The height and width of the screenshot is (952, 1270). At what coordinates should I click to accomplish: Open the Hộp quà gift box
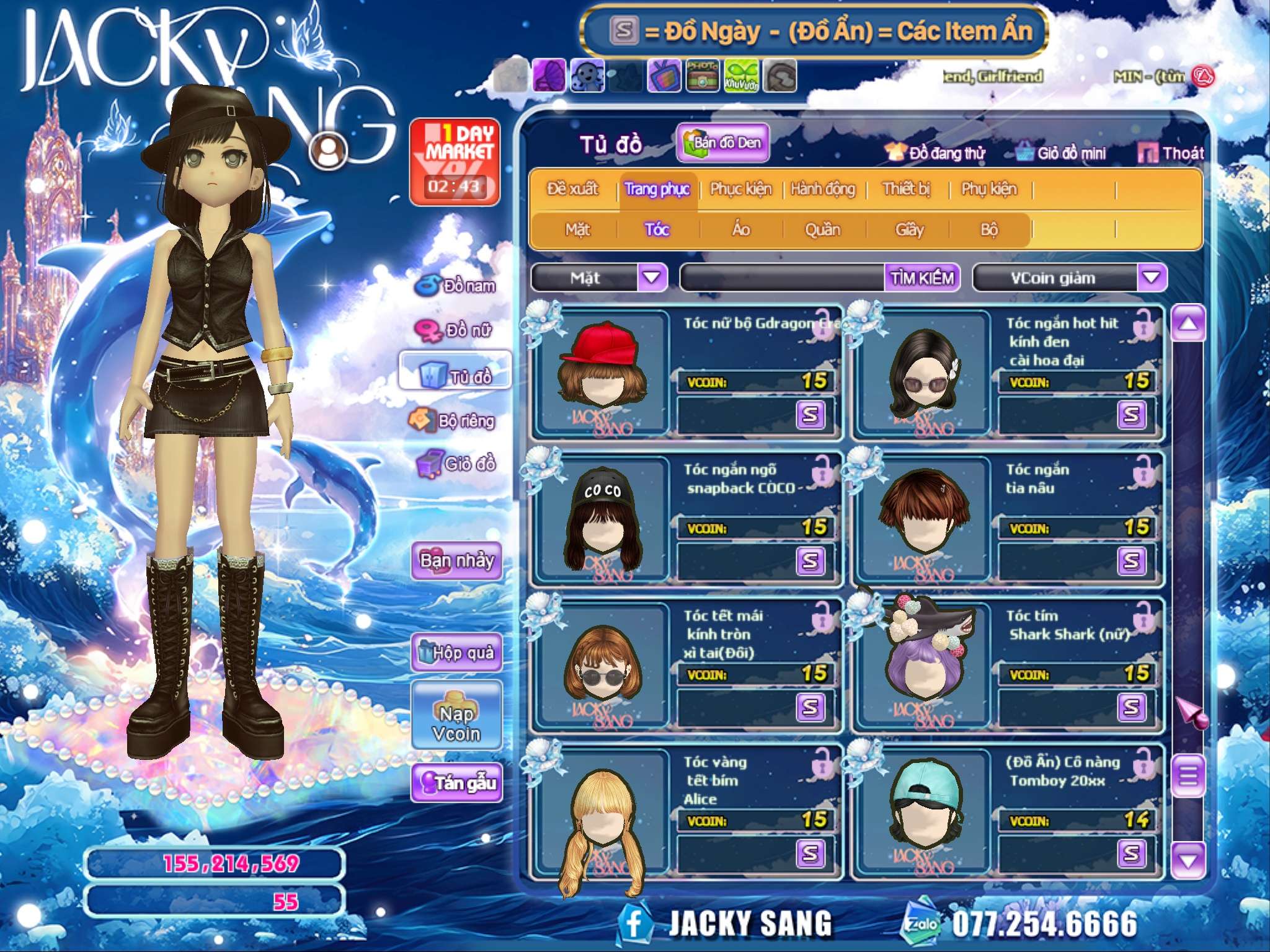456,653
